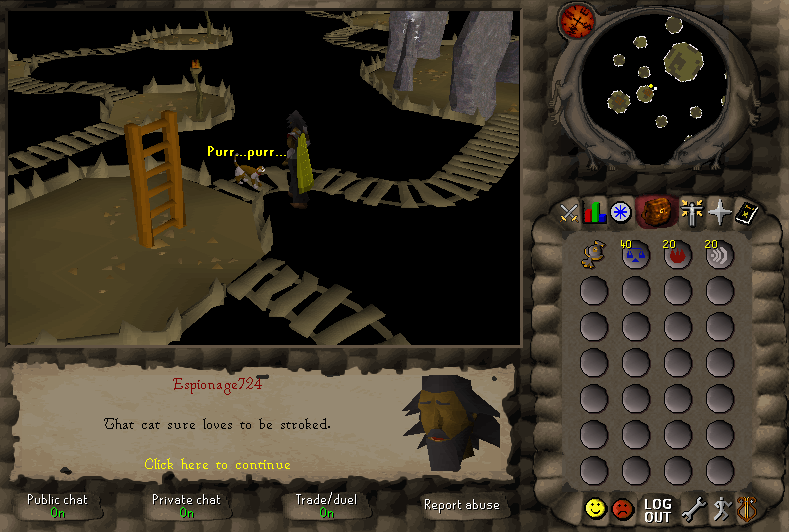
Task: Show the worn equipment tab
Action: click(x=690, y=212)
